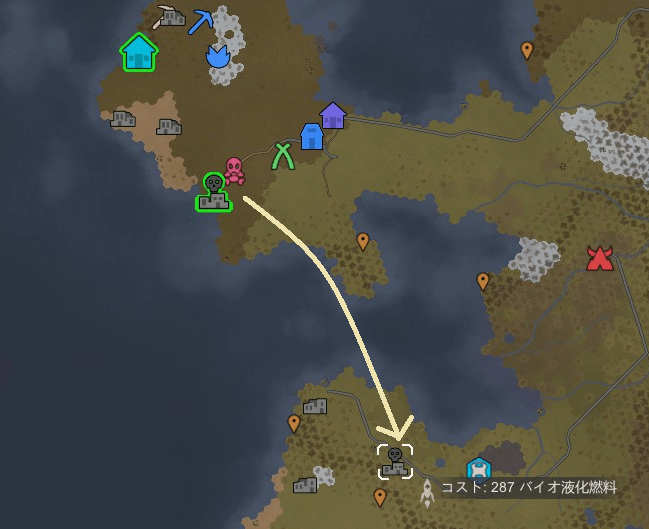Viewport: 649px width, 529px height.
Task: Choose the purple house settlement marker
Action: coord(332,115)
